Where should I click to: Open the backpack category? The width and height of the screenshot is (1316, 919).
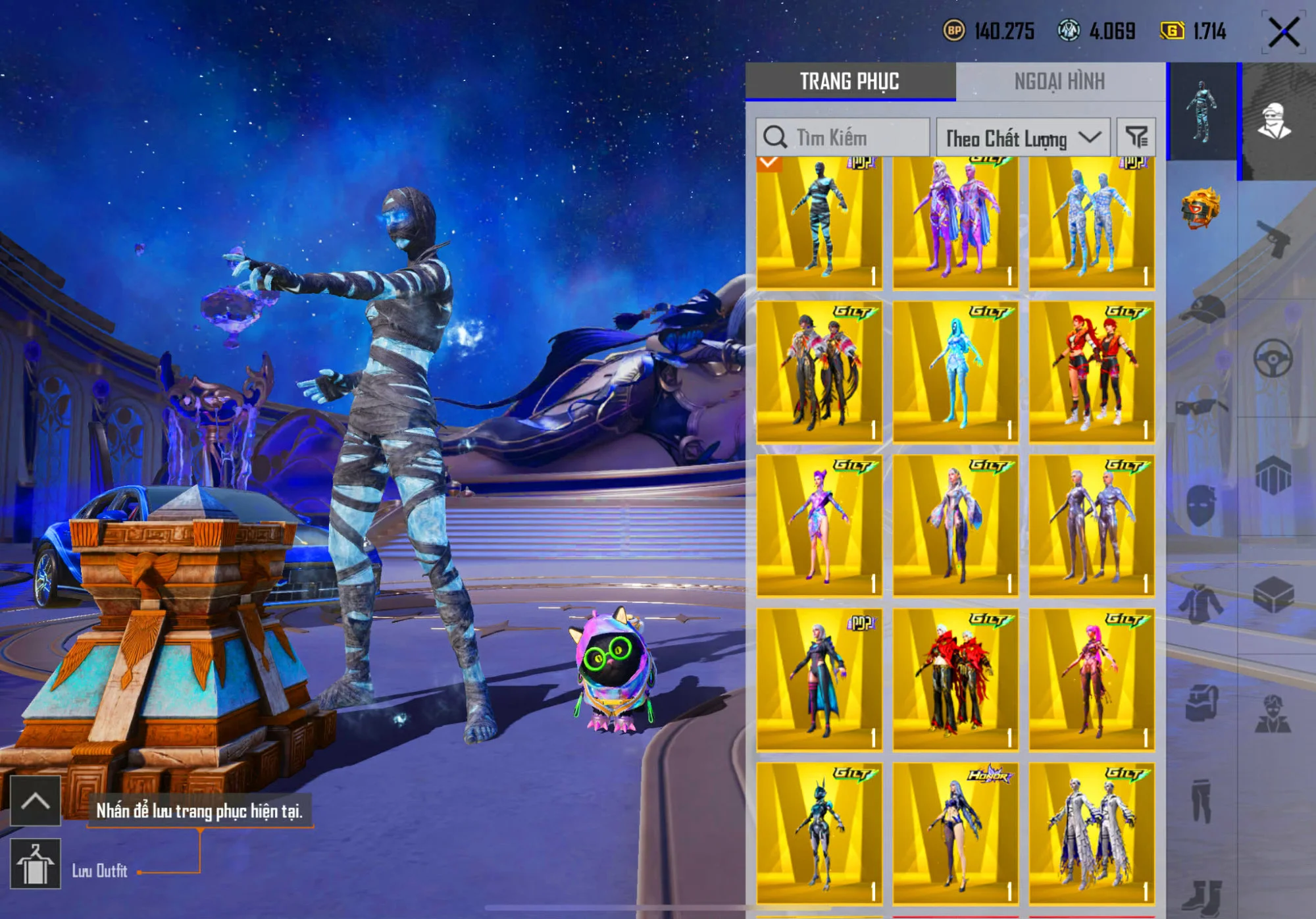(1201, 703)
